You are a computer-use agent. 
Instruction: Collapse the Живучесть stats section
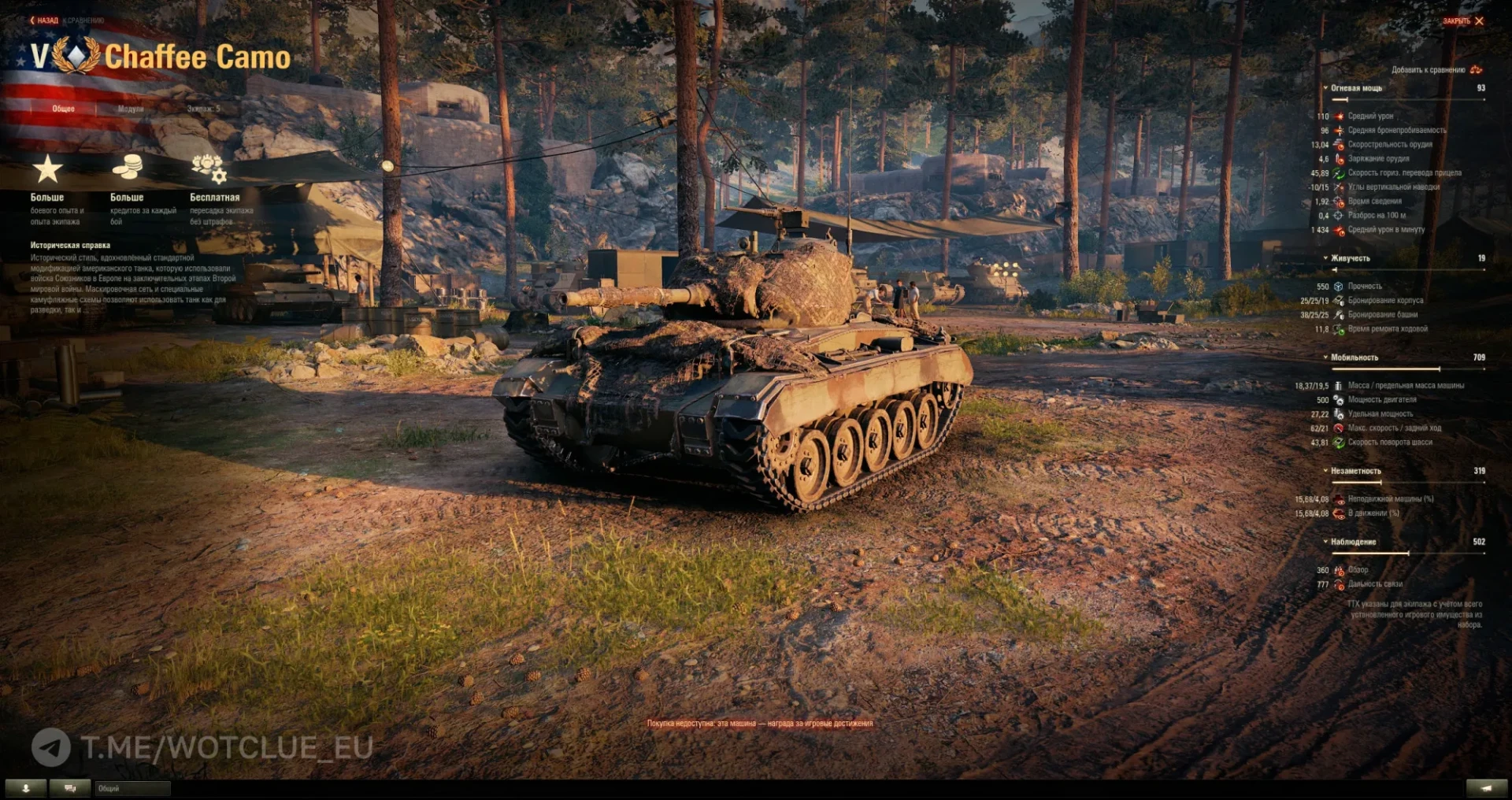(1349, 258)
